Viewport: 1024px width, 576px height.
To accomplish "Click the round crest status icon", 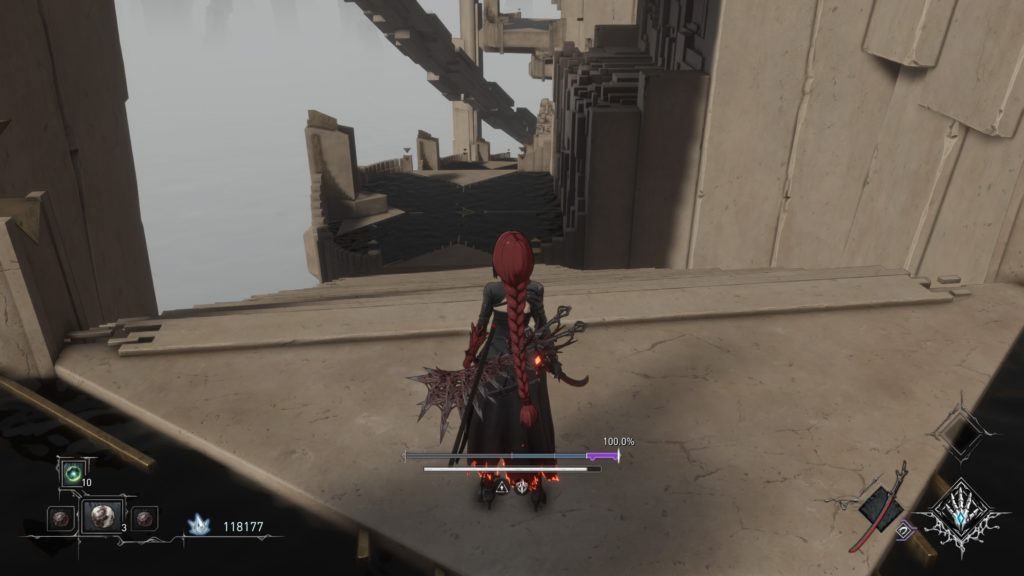I will point(522,488).
